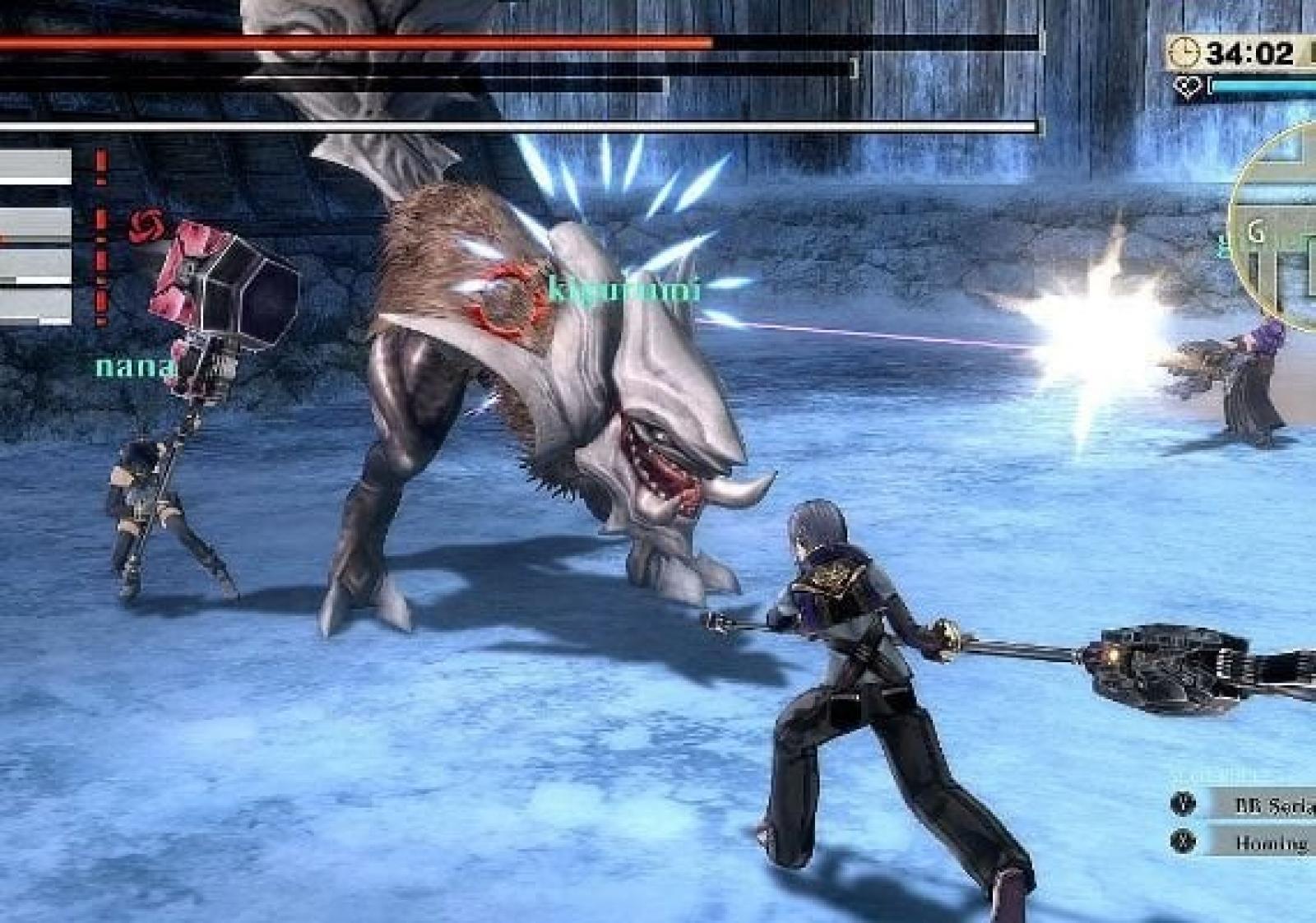
Task: Select the kigurumi player name tag
Action: 623,290
